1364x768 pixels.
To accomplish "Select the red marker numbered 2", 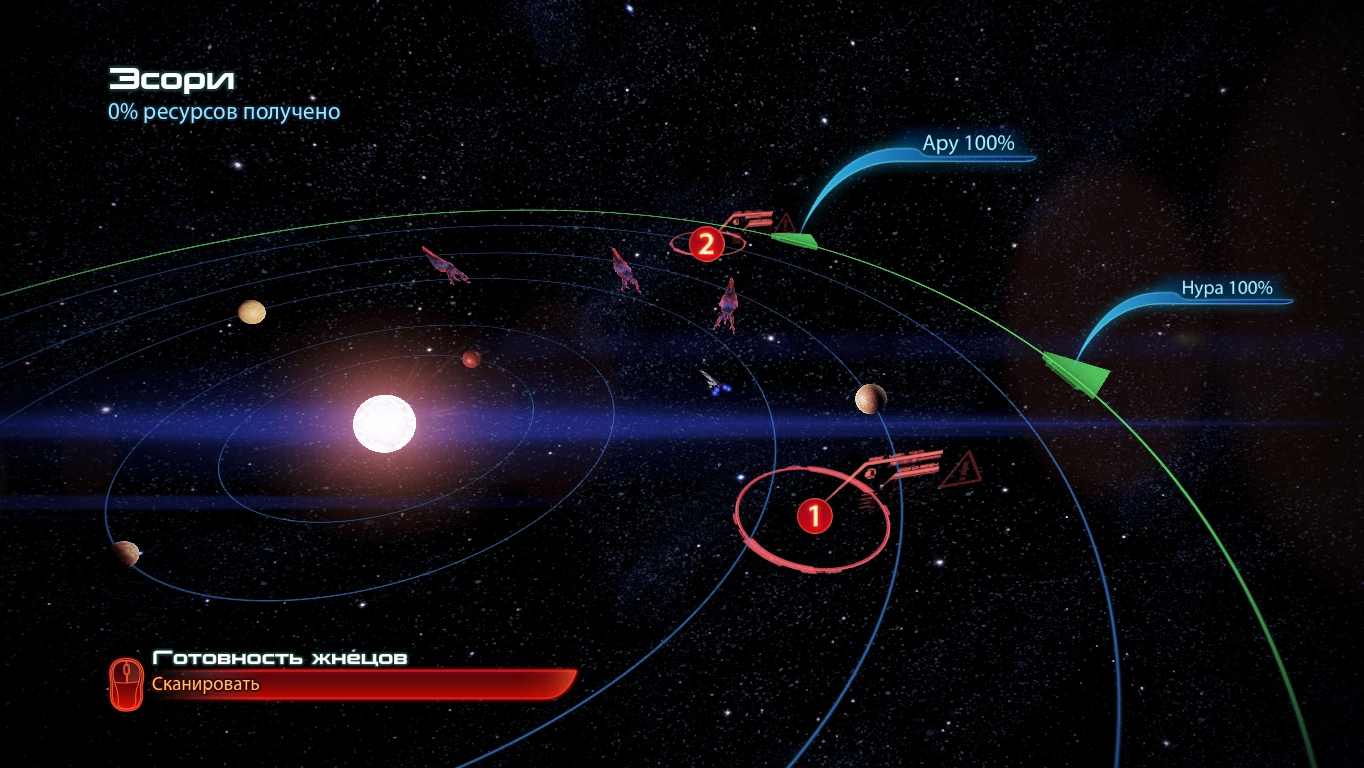I will (x=706, y=244).
